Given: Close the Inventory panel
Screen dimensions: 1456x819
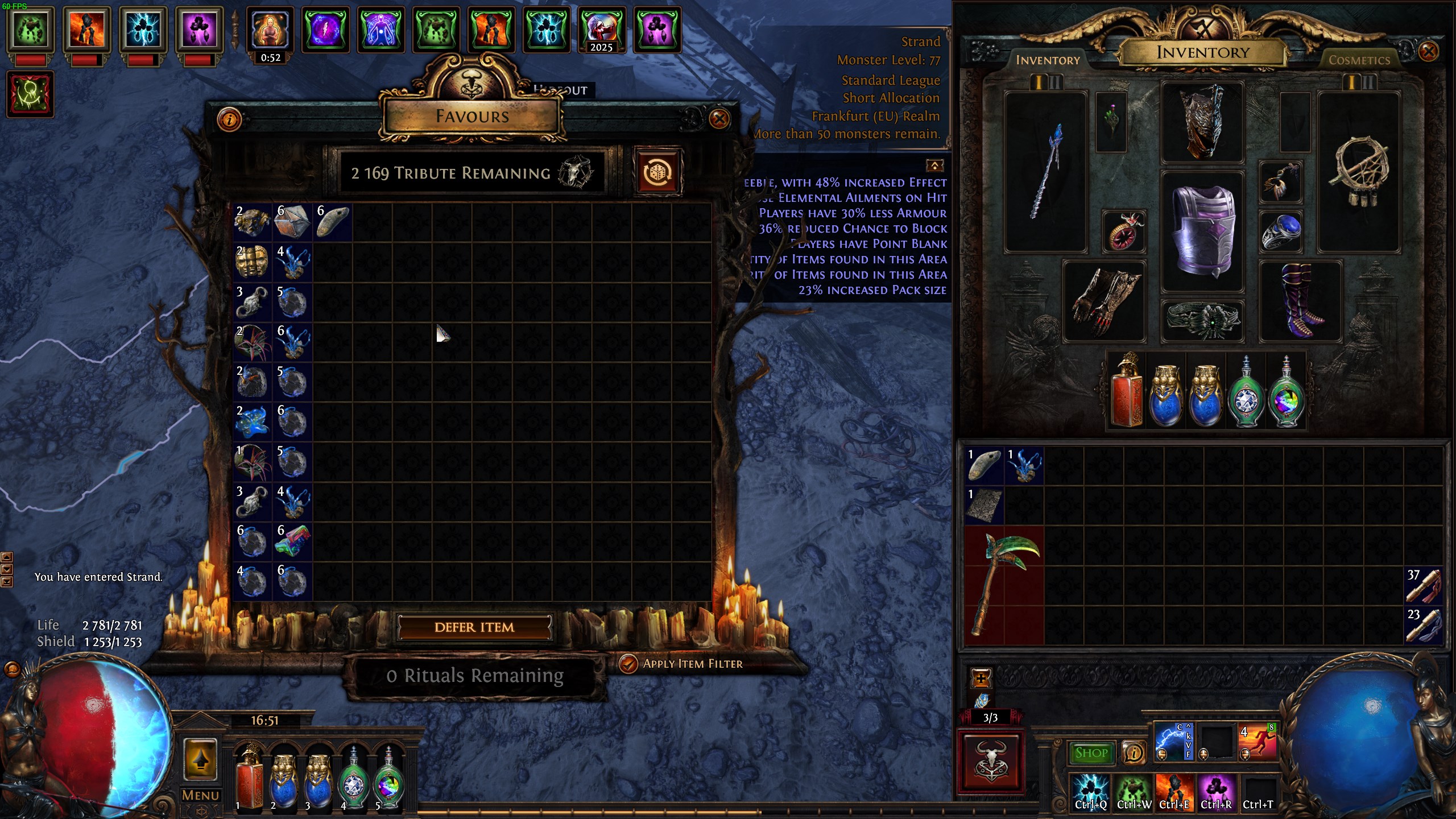Looking at the screenshot, I should [1428, 52].
